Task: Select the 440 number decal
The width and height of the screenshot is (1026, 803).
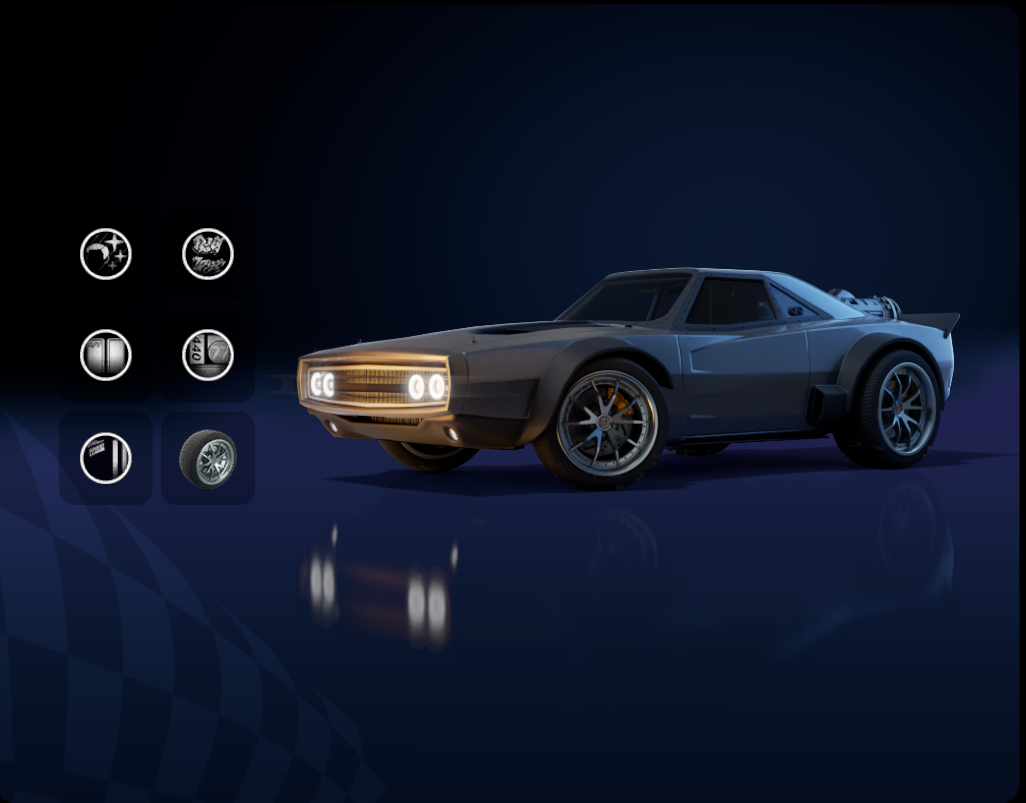Action: pos(208,355)
